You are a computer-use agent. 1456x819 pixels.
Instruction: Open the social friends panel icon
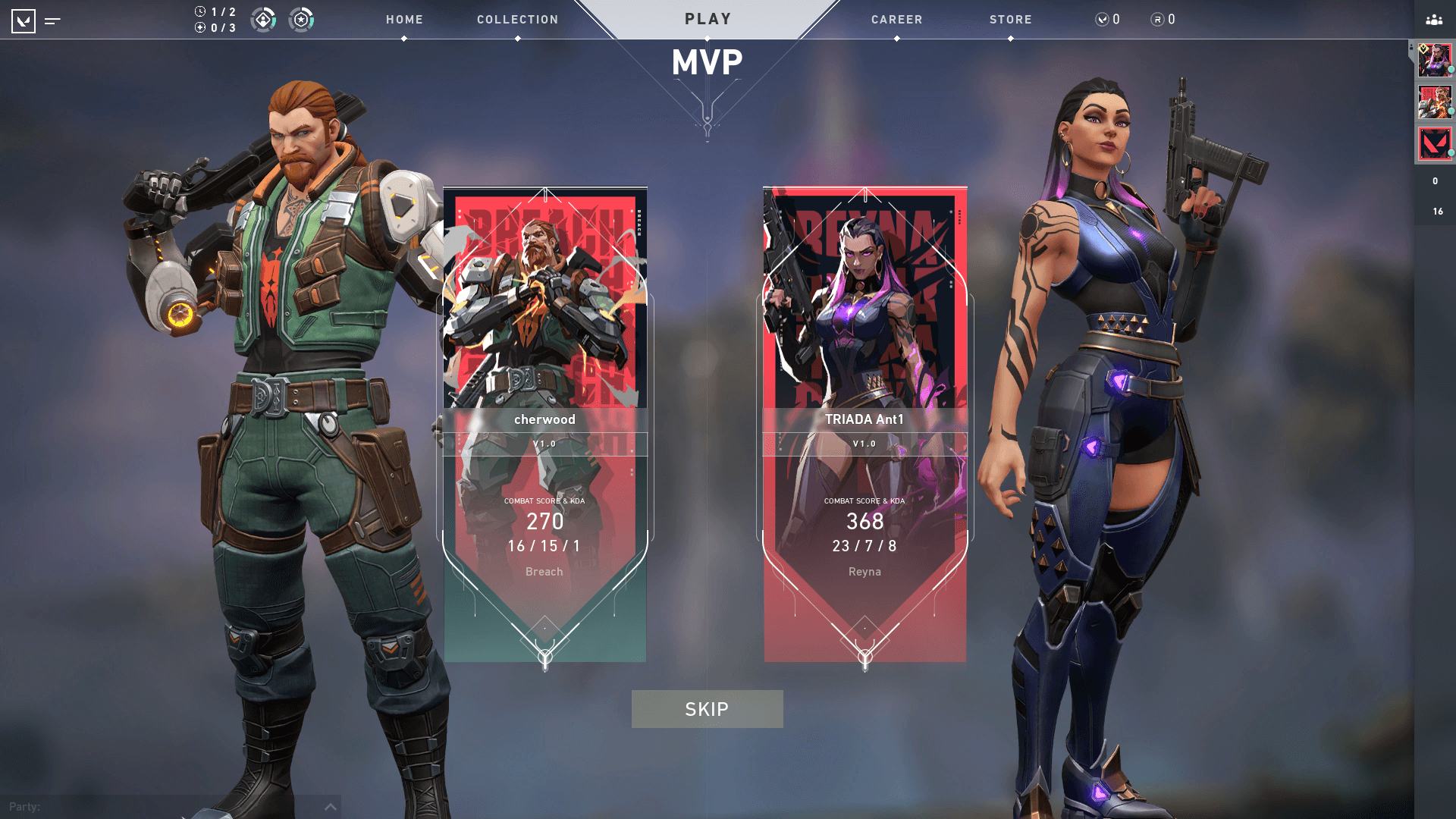(1433, 20)
